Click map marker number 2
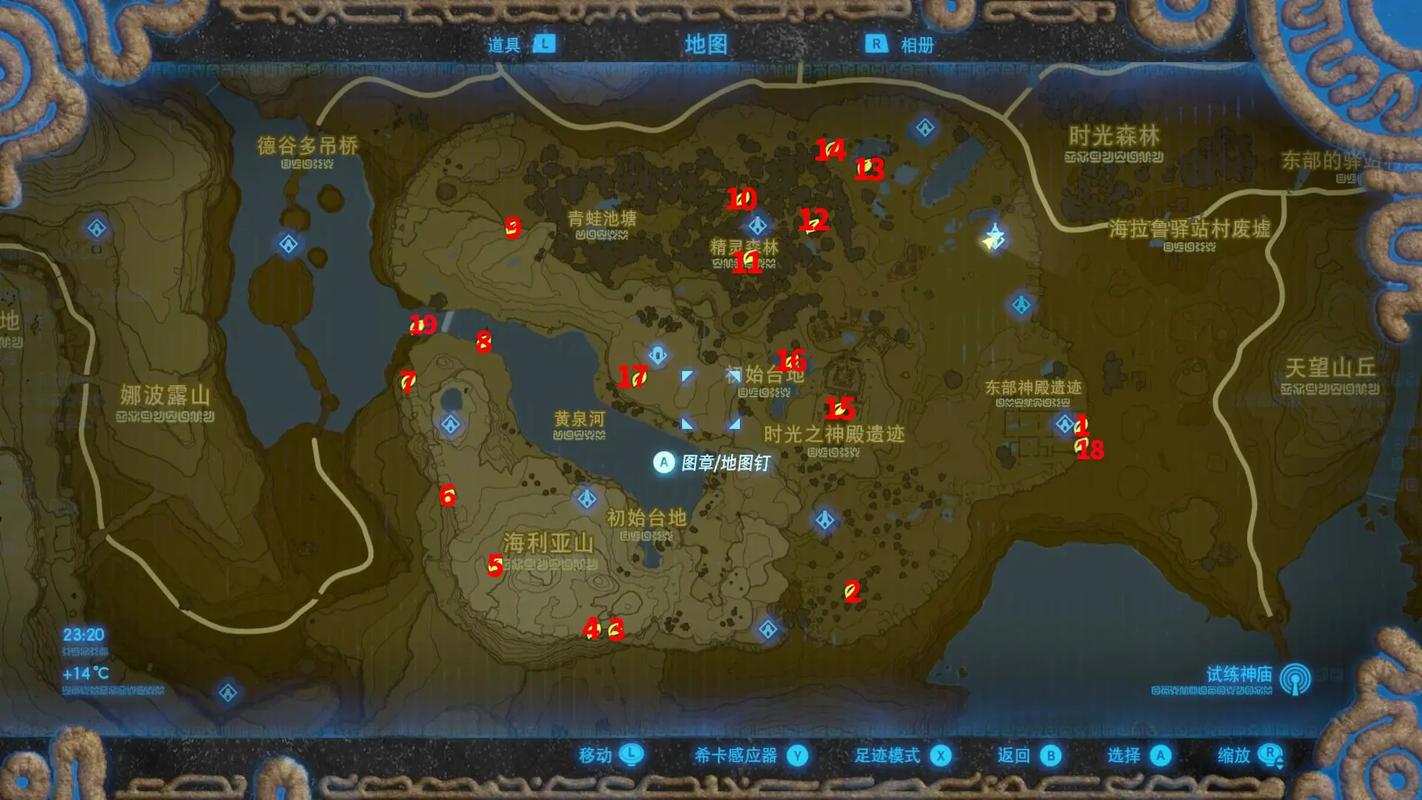 [852, 591]
